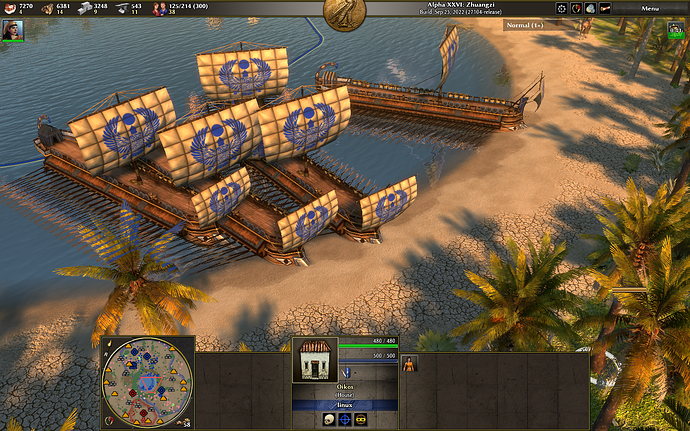690x431 pixels.
Task: Click on the circular minimap
Action: (147, 380)
